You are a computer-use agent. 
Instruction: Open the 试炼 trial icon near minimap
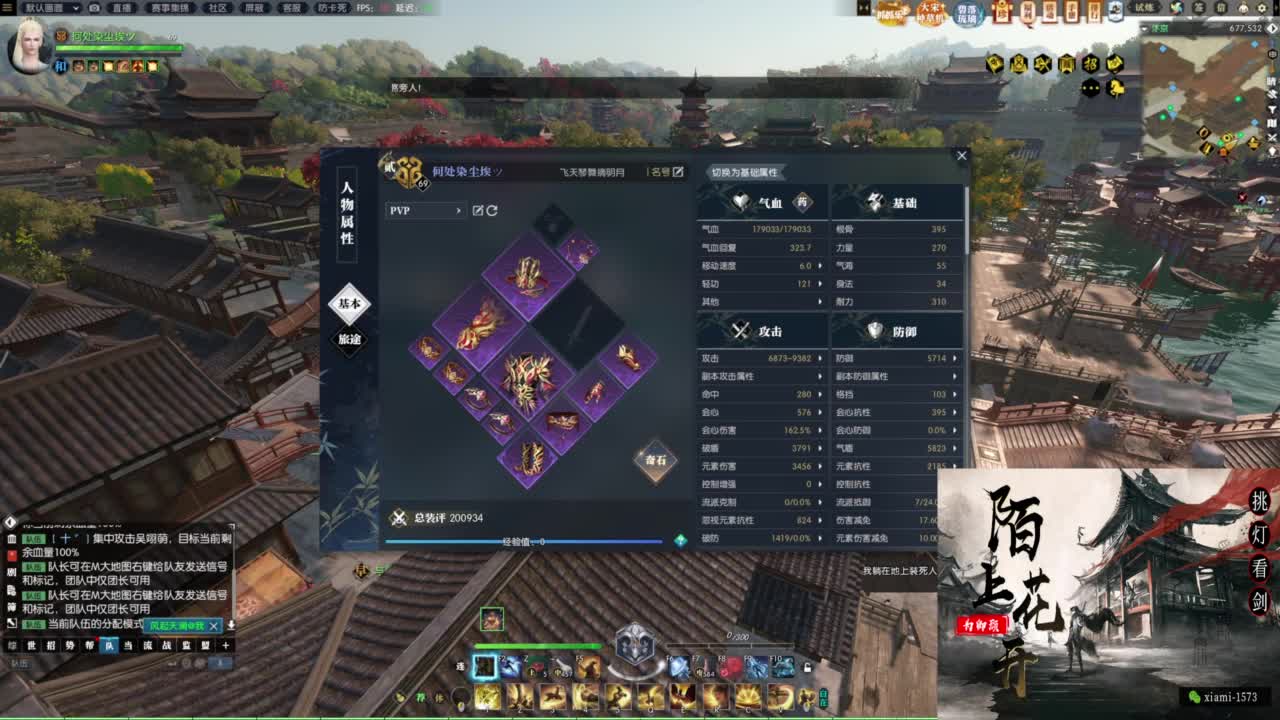point(1147,7)
